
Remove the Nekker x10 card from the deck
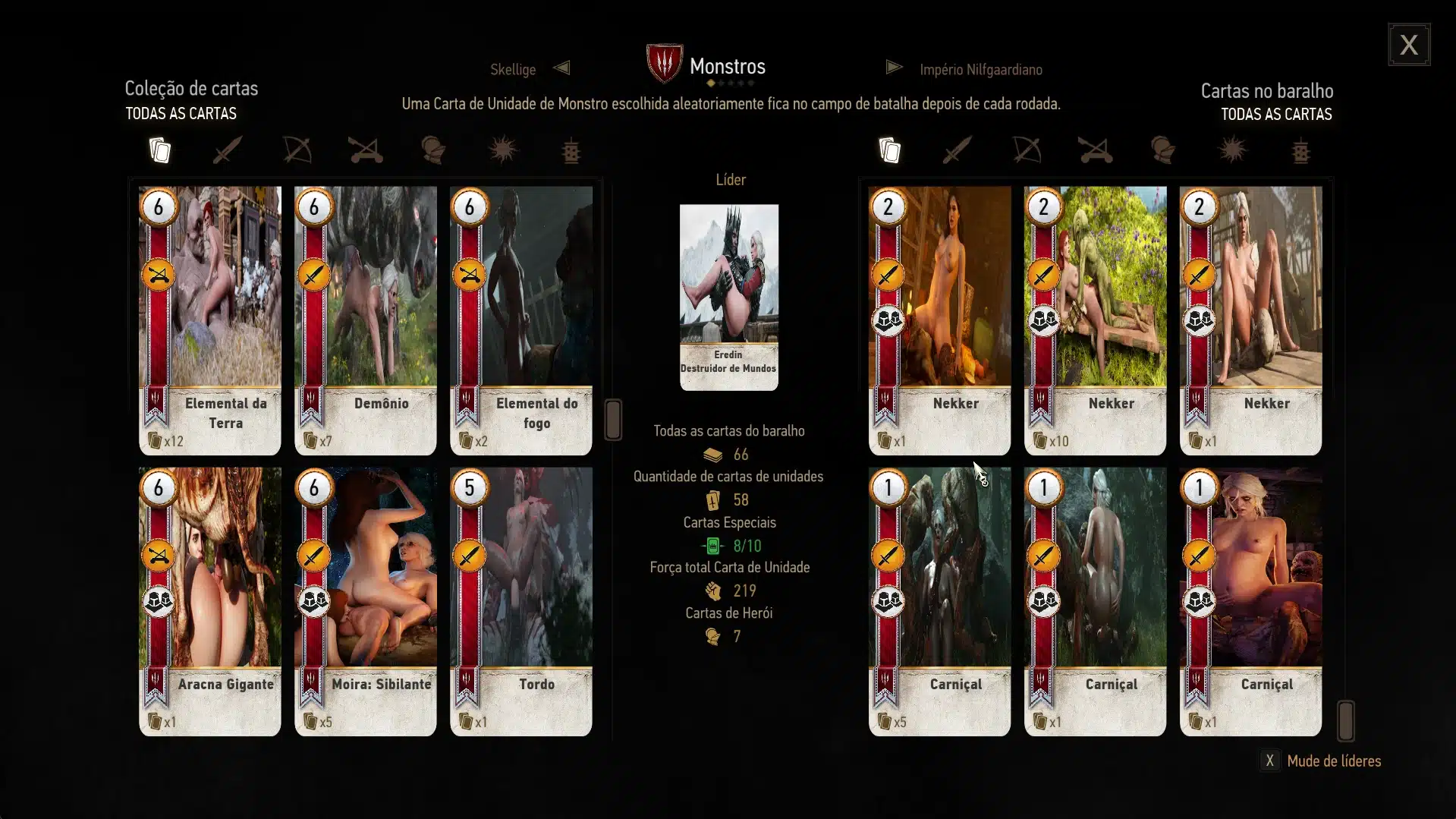[1095, 320]
